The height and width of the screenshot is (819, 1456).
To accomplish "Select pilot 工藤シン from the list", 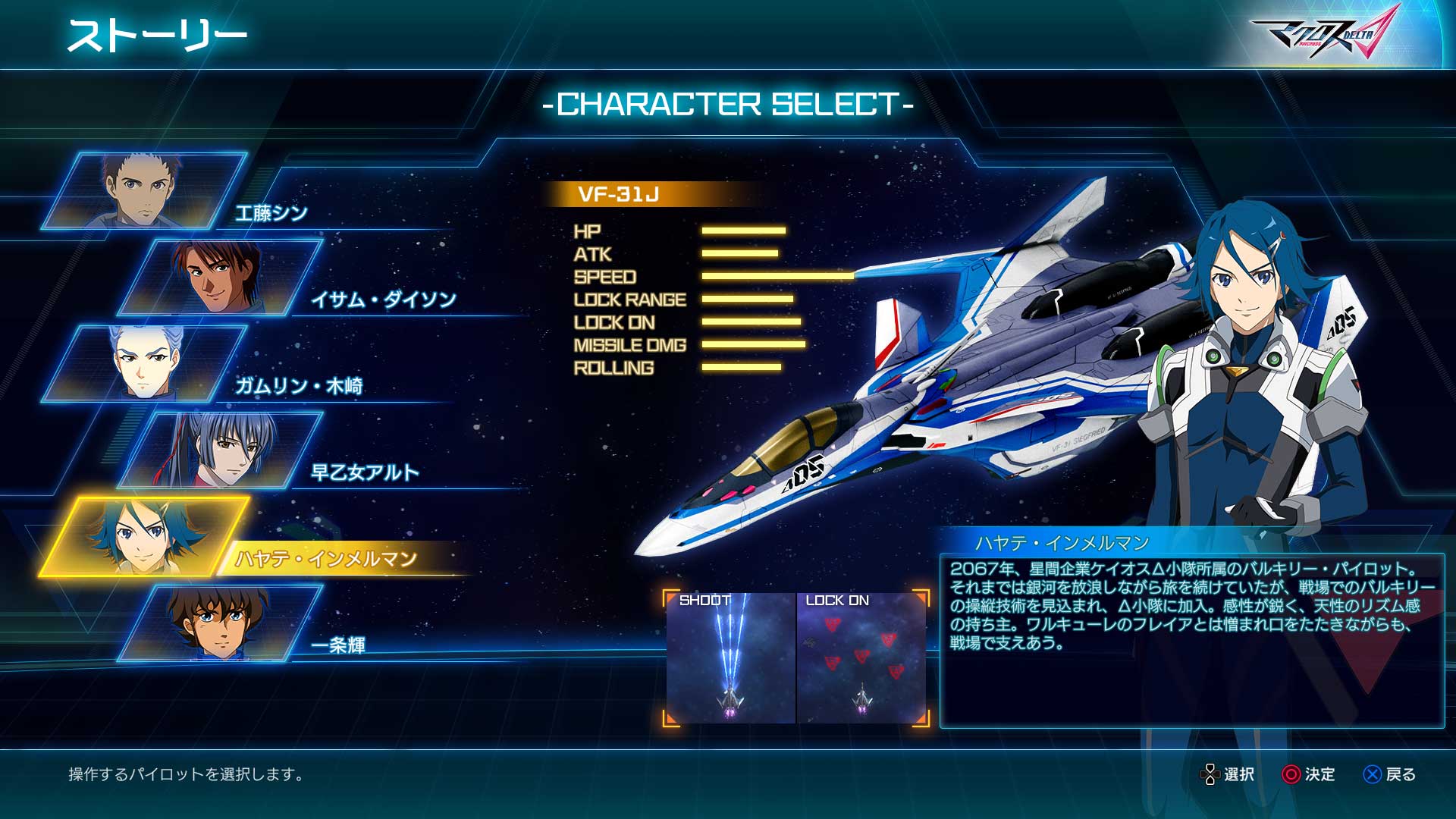I will click(x=144, y=191).
